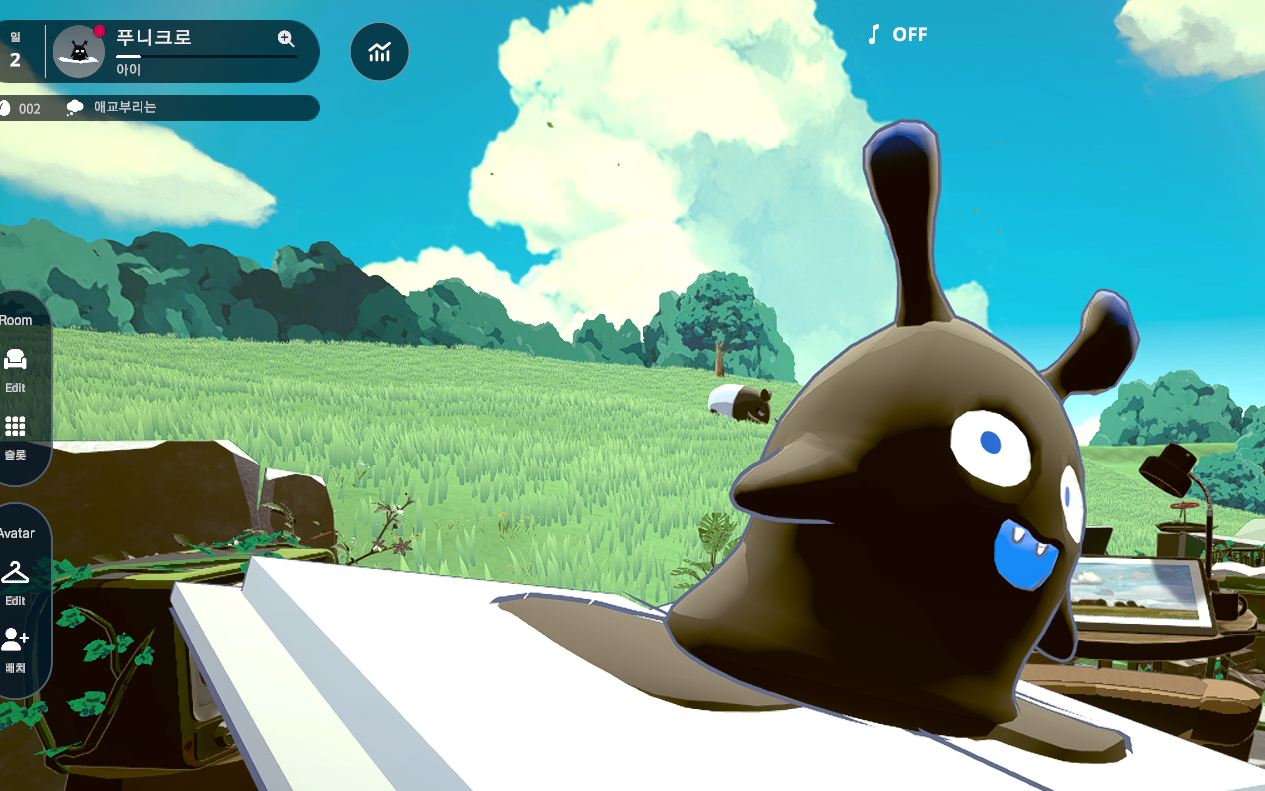Edit the avatar via the hanger icon

(x=15, y=580)
